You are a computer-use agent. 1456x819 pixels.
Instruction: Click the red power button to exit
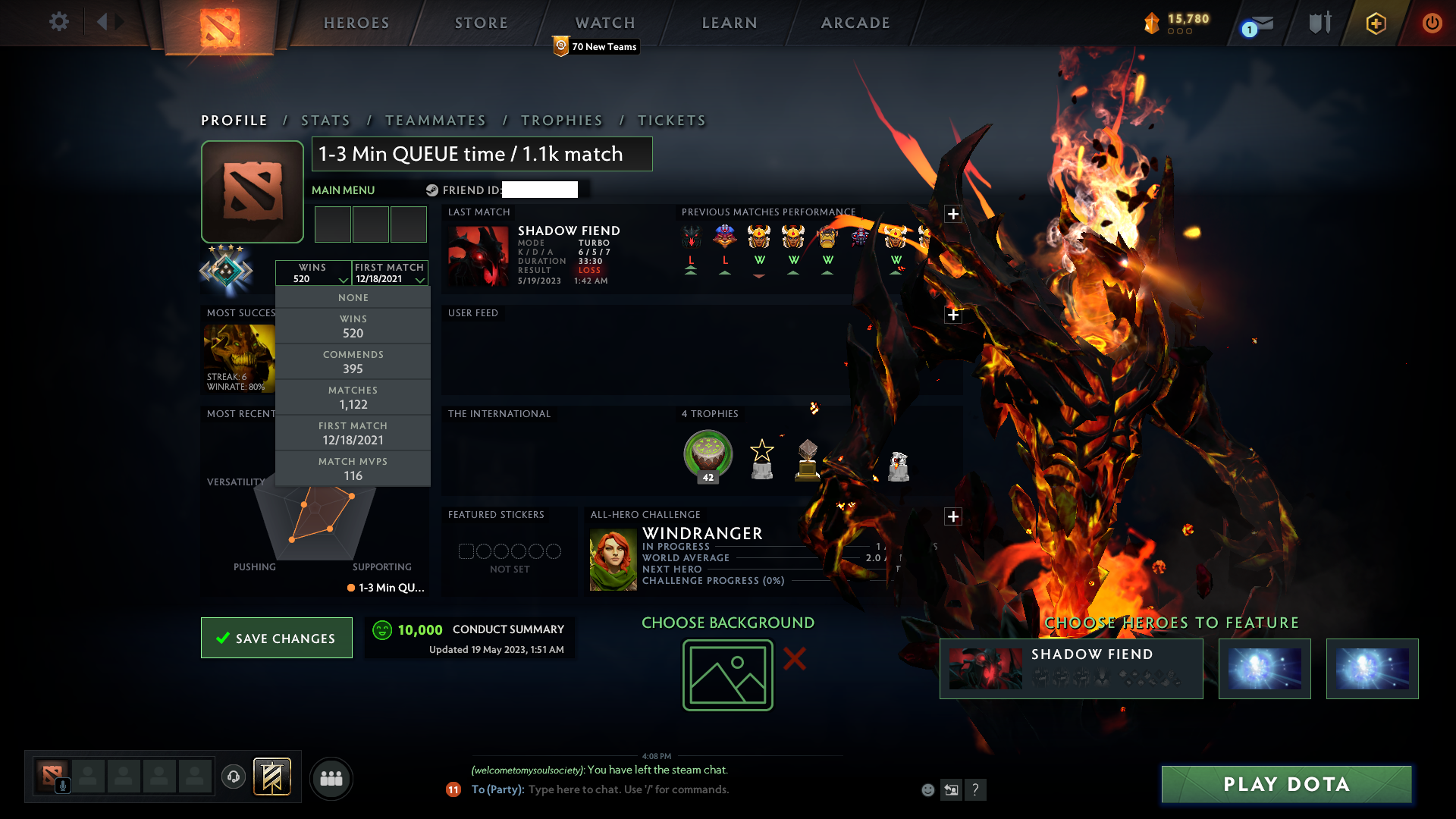click(x=1432, y=23)
